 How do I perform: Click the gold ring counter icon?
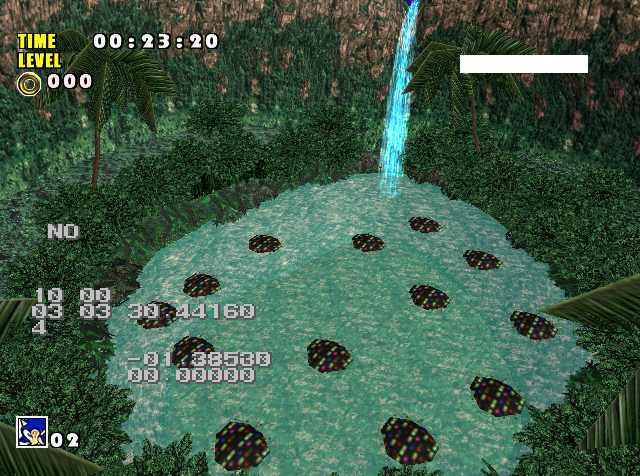(29, 83)
